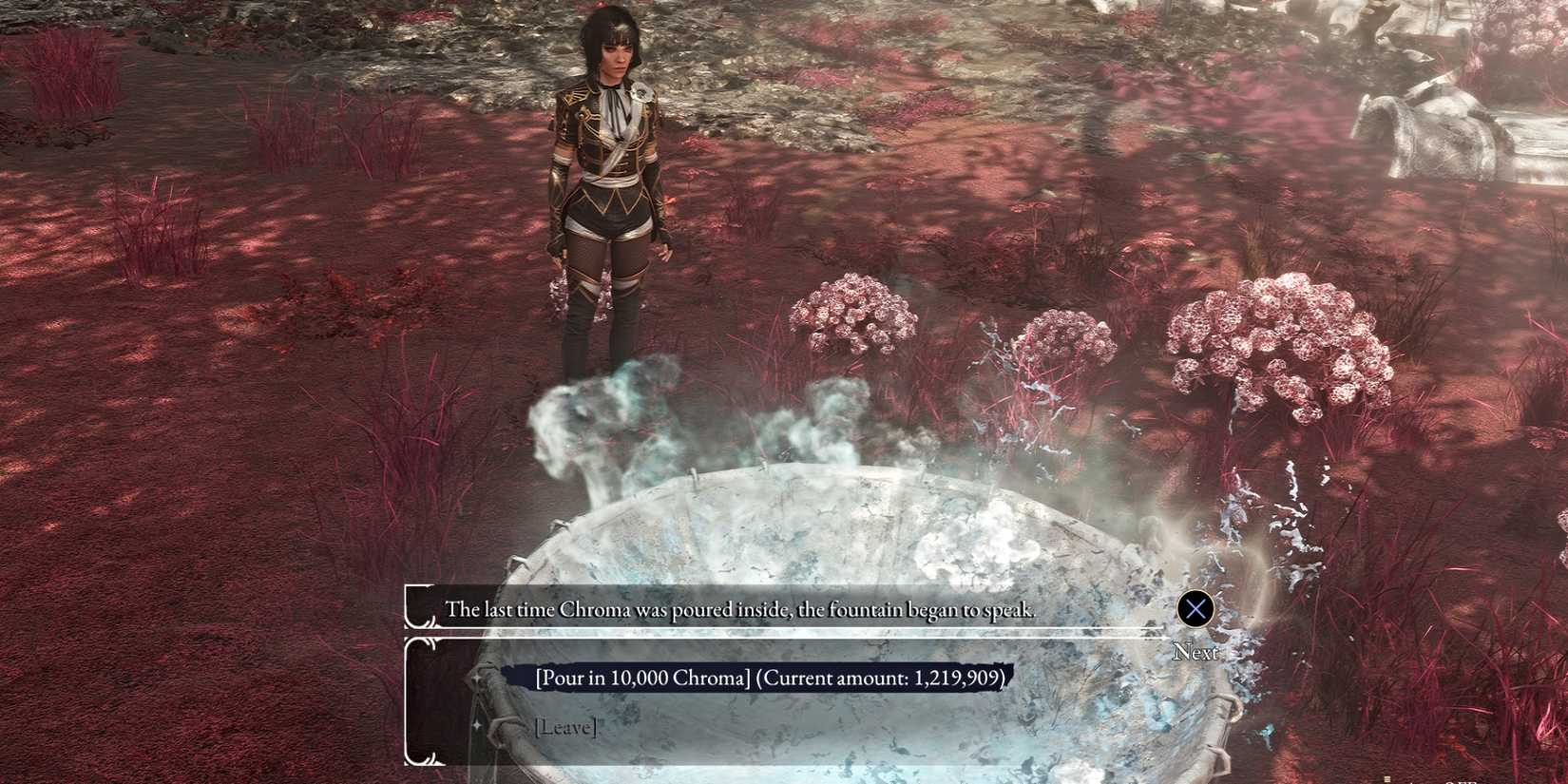Choose the Pour in 10,000 Chroma option
Image resolution: width=1568 pixels, height=784 pixels.
click(x=769, y=678)
